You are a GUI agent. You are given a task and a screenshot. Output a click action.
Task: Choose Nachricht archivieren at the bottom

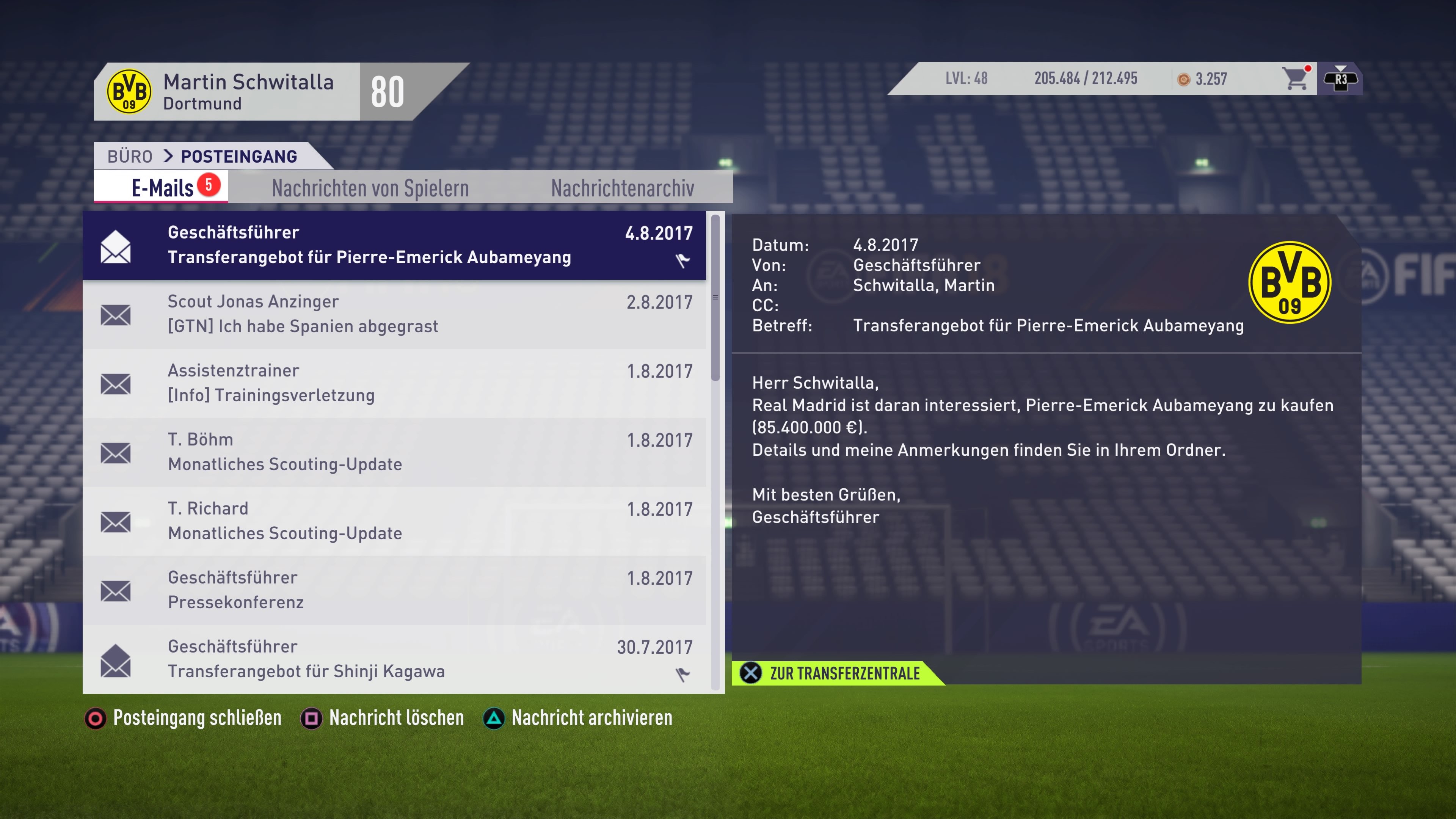click(x=591, y=718)
